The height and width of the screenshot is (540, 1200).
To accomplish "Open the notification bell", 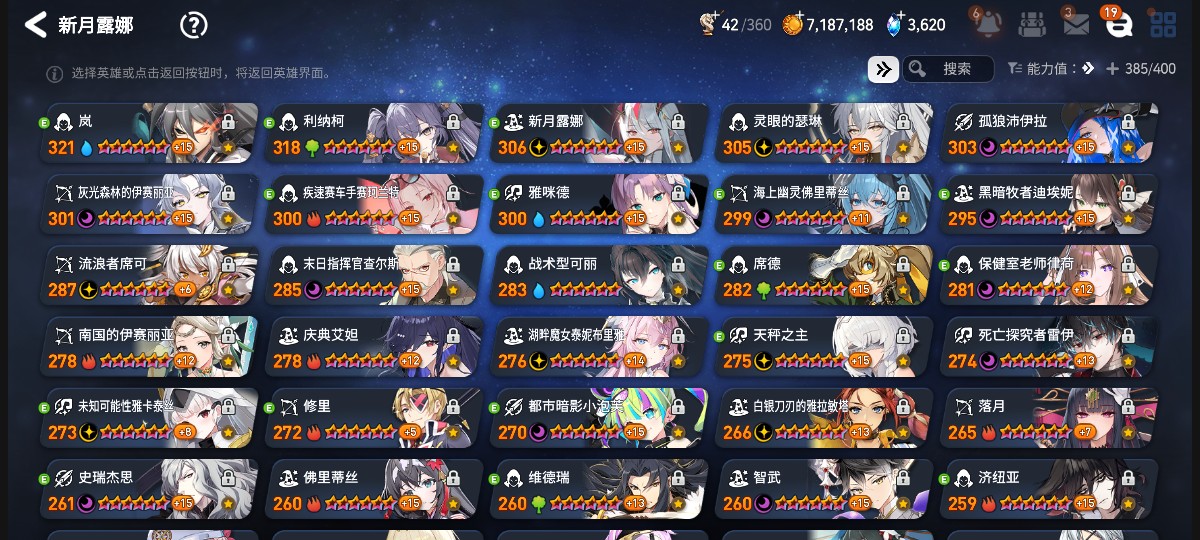I will click(x=986, y=24).
